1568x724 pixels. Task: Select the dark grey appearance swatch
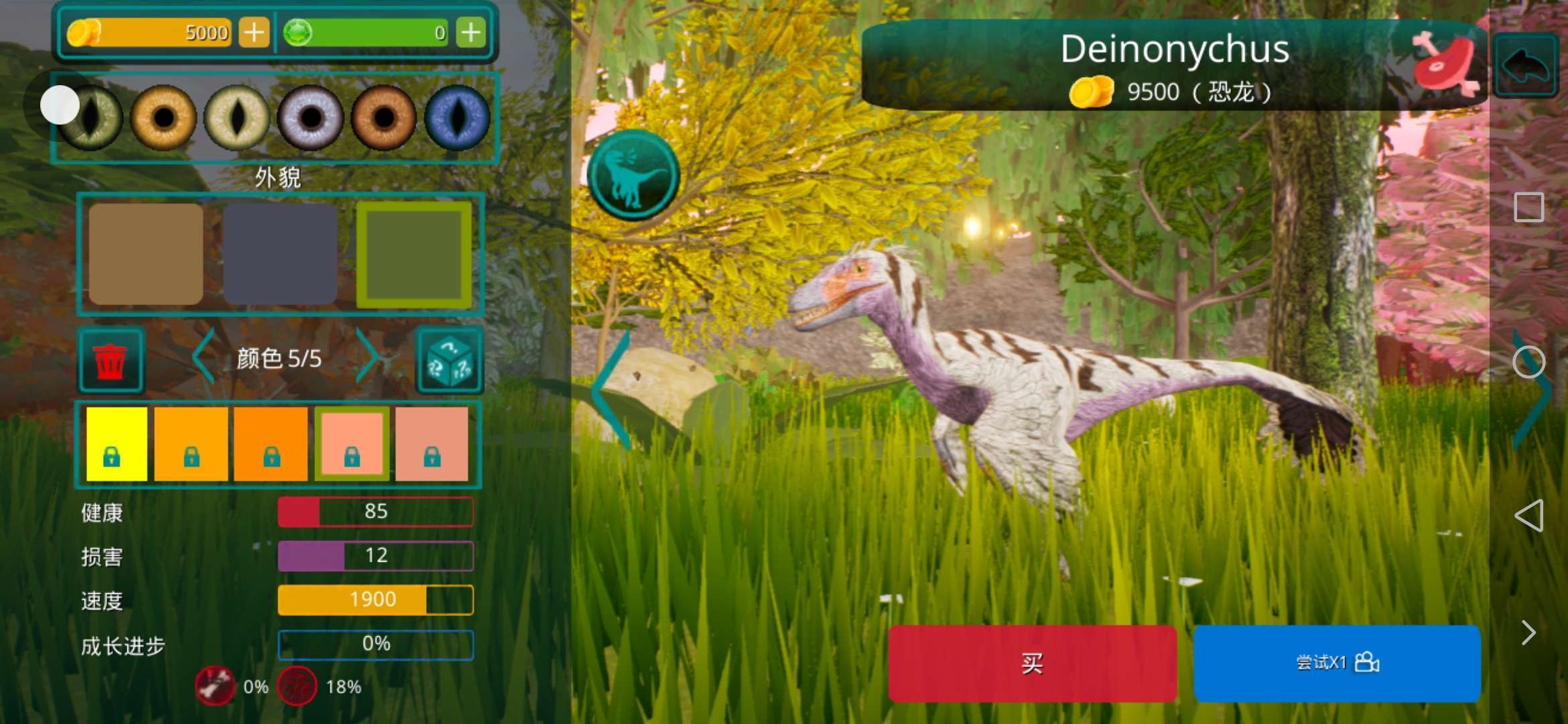click(x=280, y=254)
